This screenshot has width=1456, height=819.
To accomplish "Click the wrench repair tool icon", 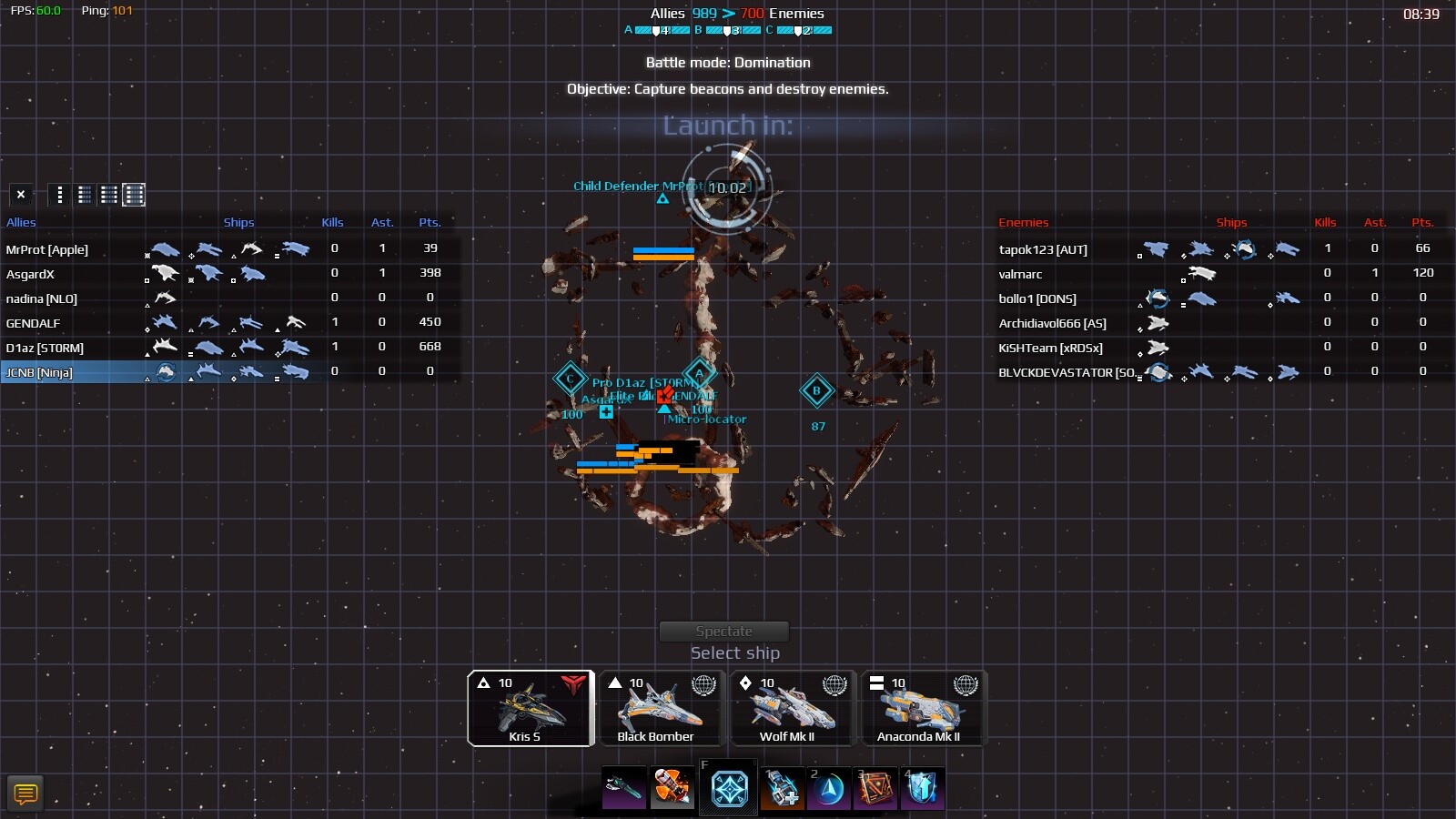I will tap(623, 788).
